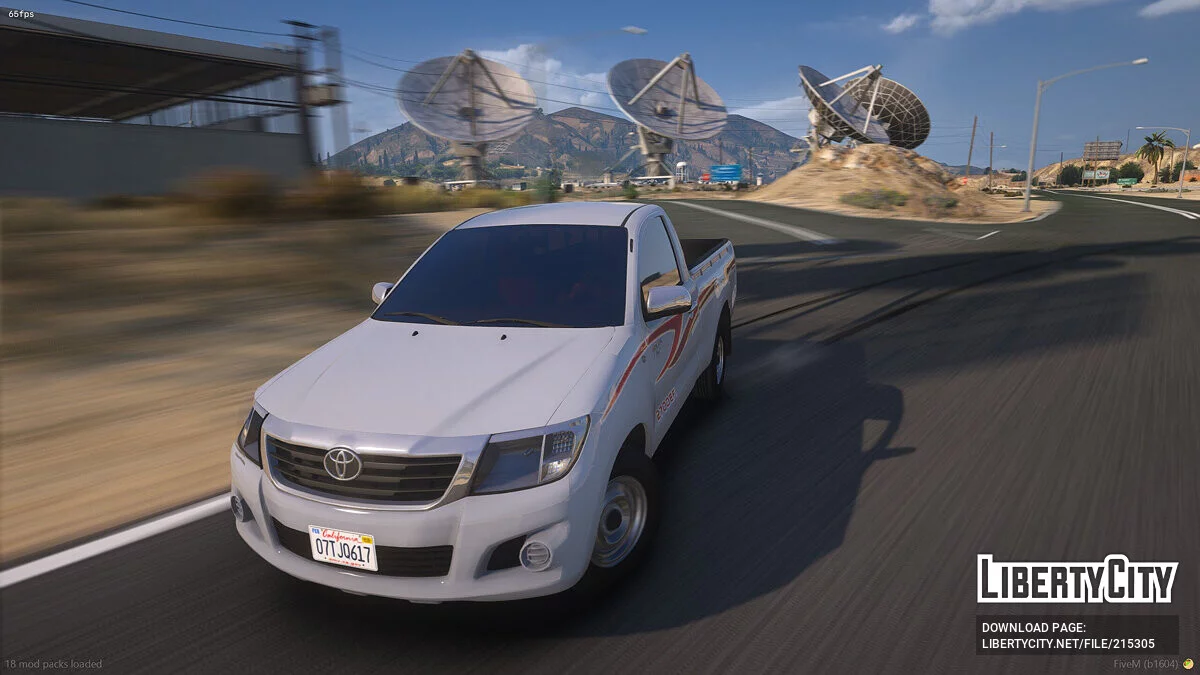The height and width of the screenshot is (675, 1200).
Task: Click the LibertyCity logo
Action: pyautogui.click(x=1077, y=579)
